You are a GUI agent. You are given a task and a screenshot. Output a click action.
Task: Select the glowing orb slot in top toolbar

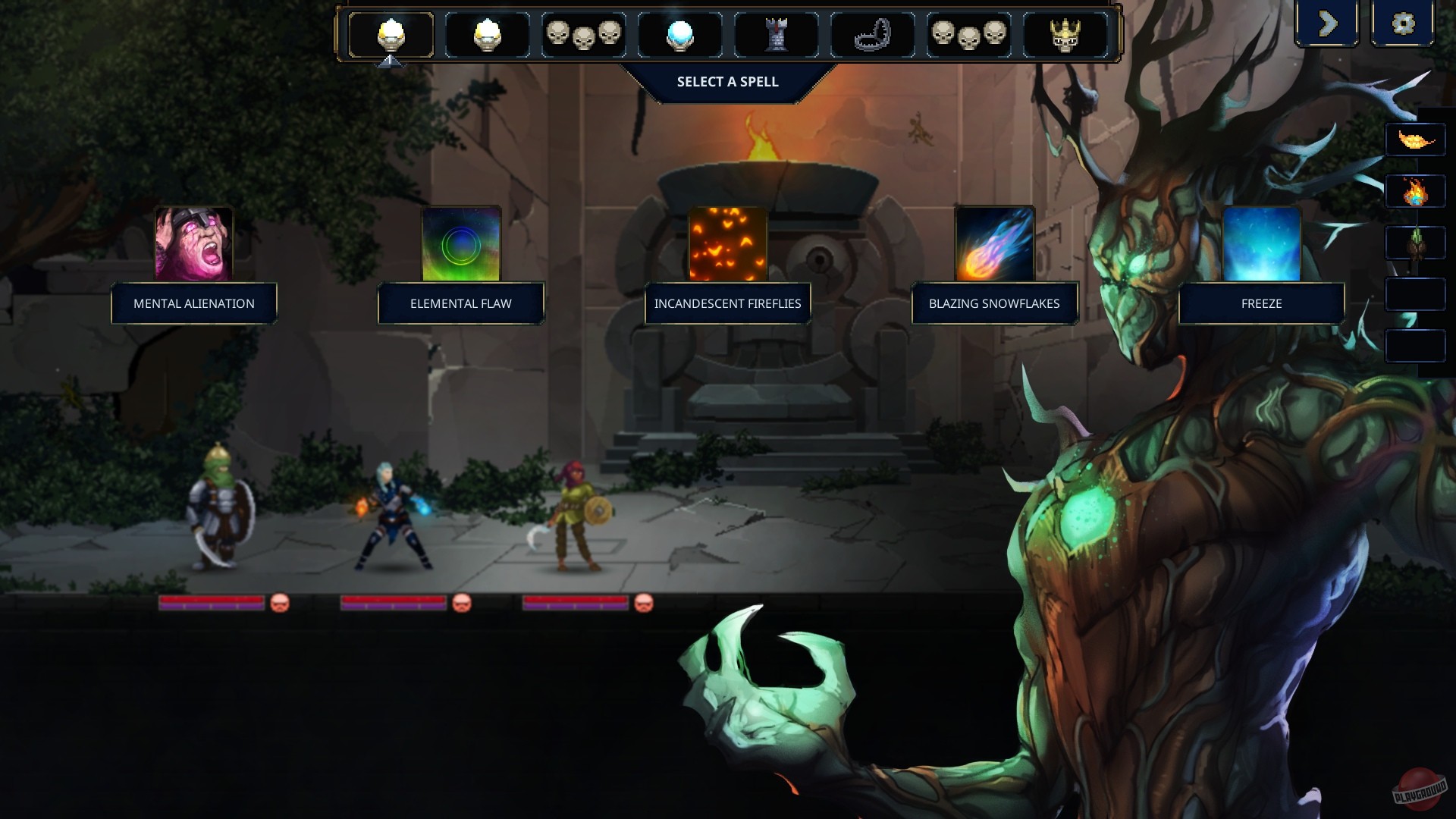tap(680, 34)
